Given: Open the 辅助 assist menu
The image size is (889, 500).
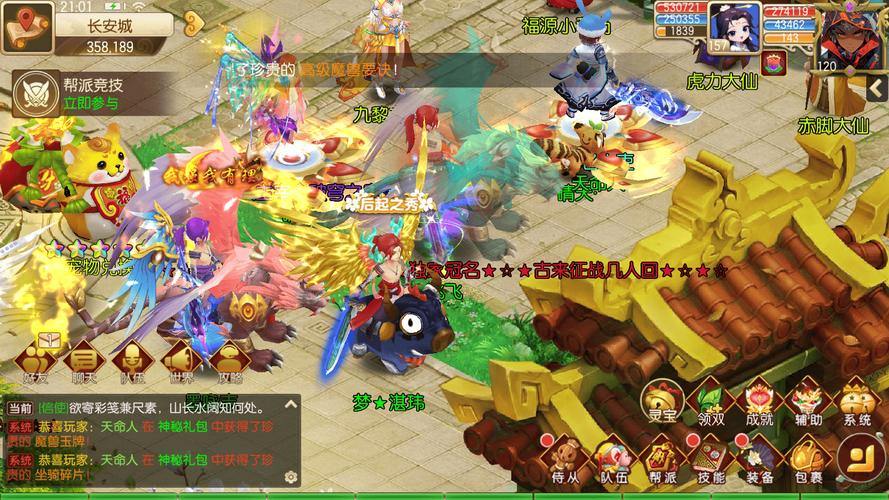Looking at the screenshot, I should point(808,402).
